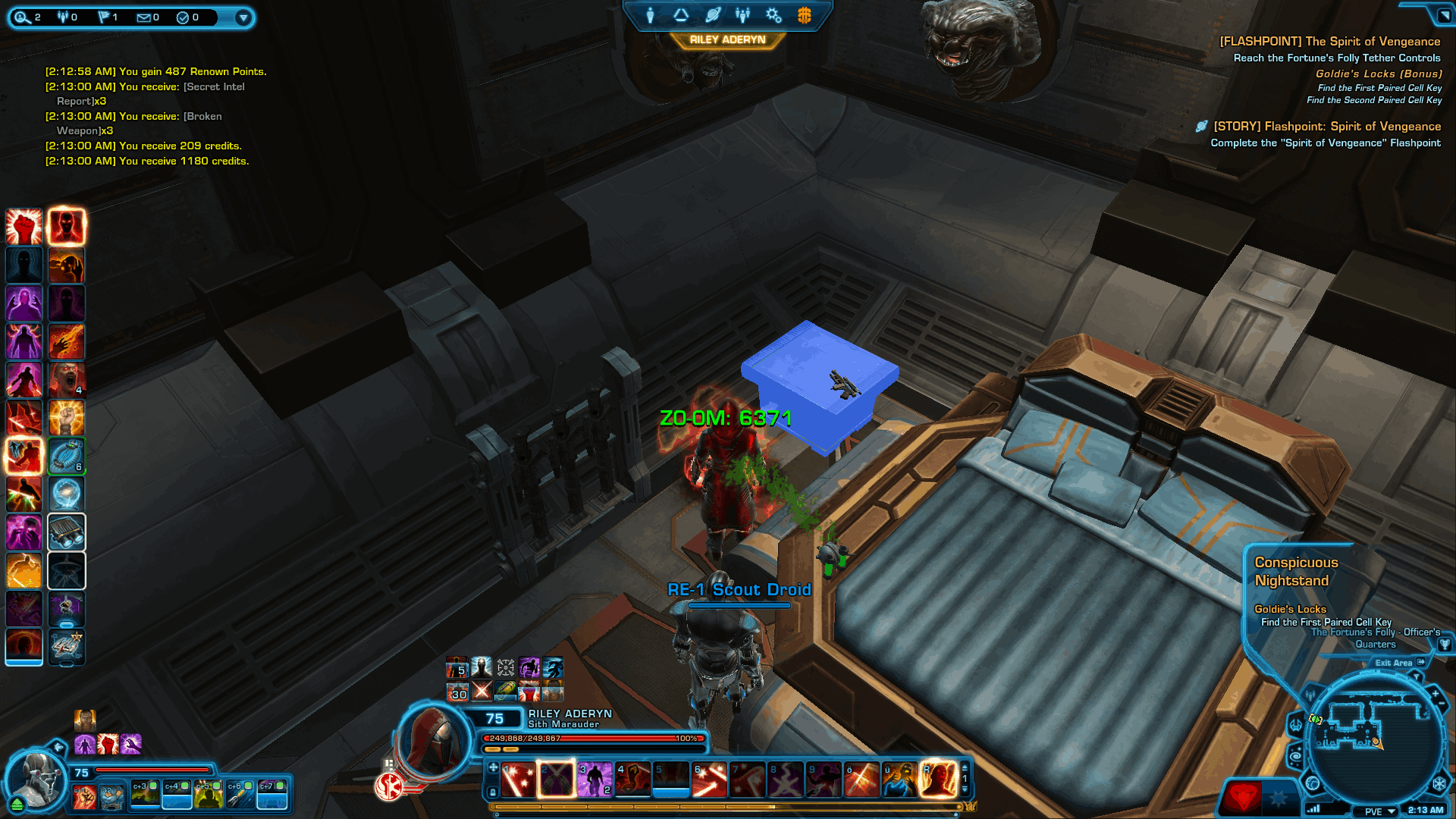This screenshot has height=819, width=1456.
Task: Expand the top-left notification bar arrow
Action: tap(243, 18)
